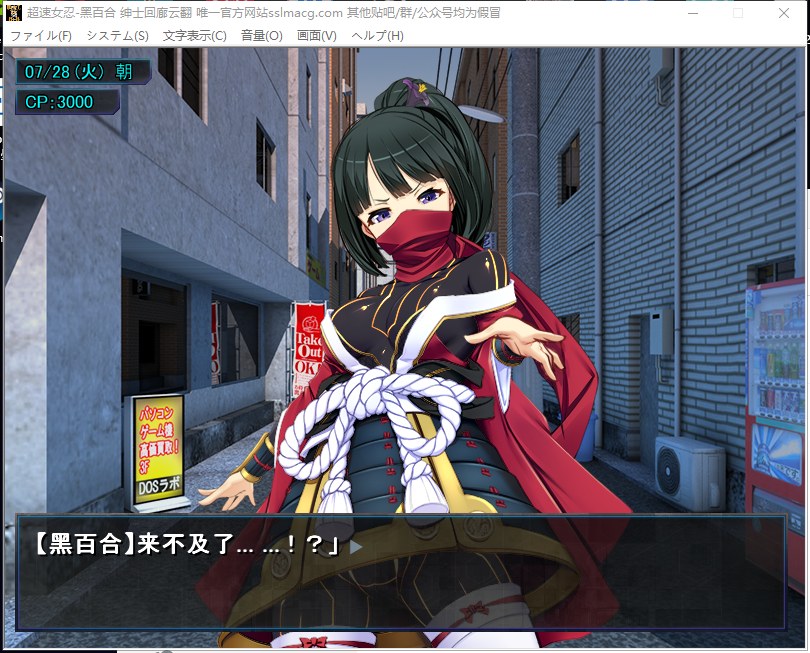Minimize the game window

tap(691, 13)
